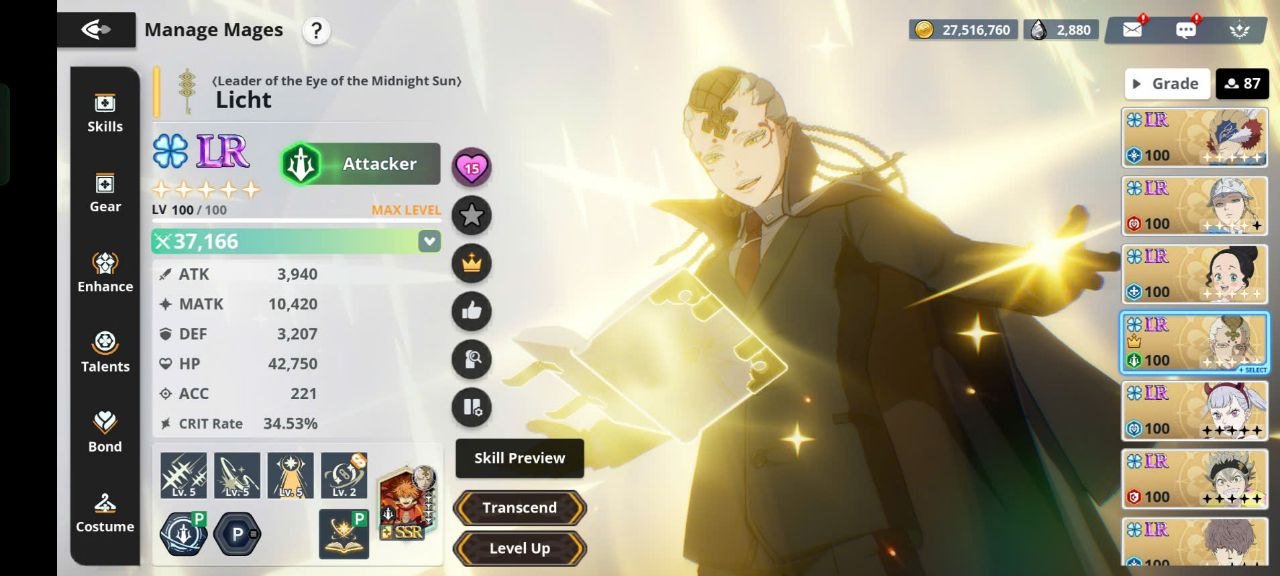Click the pink heart bond level icon
The image size is (1280, 576).
(471, 167)
